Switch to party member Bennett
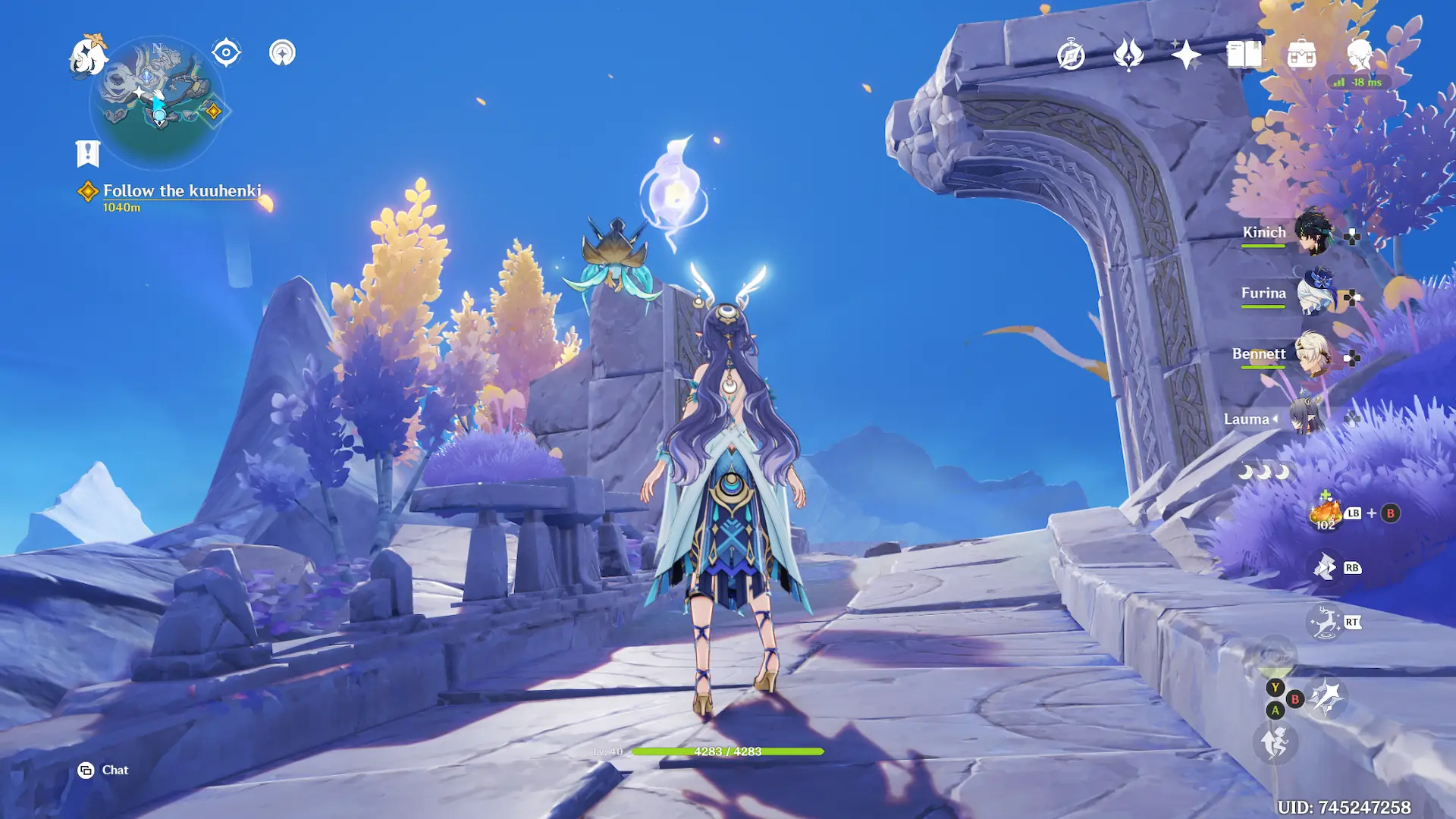The image size is (1456, 819). click(1313, 353)
